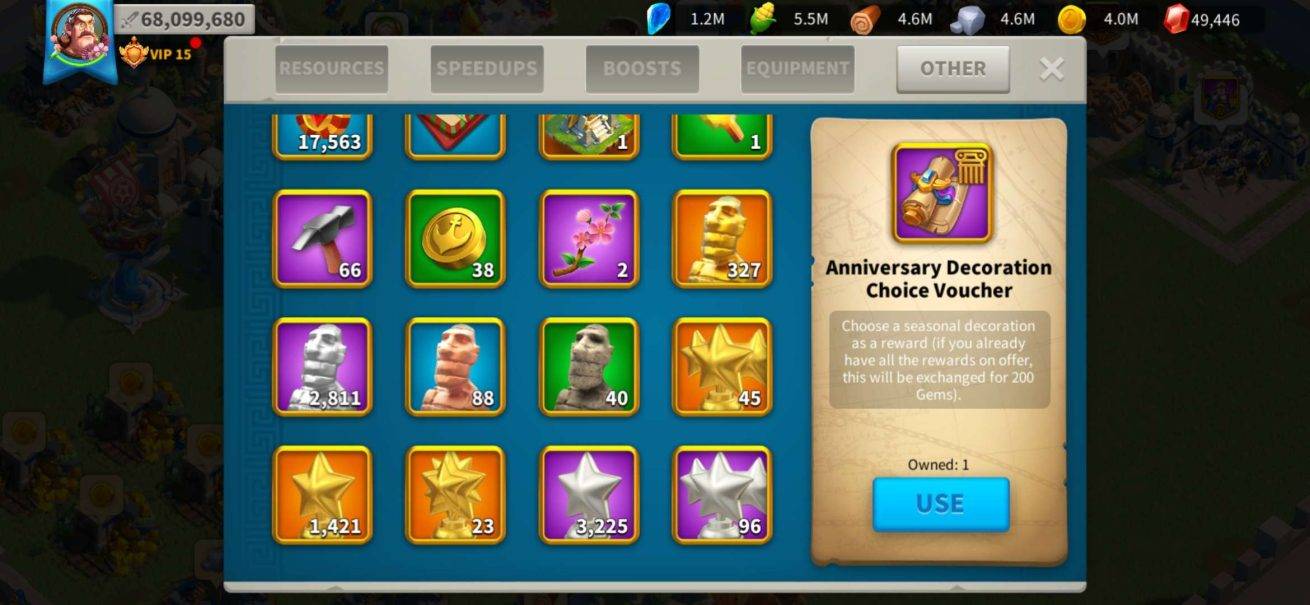Select the single gold star with 1,421
This screenshot has width=1310, height=605.
tap(322, 495)
